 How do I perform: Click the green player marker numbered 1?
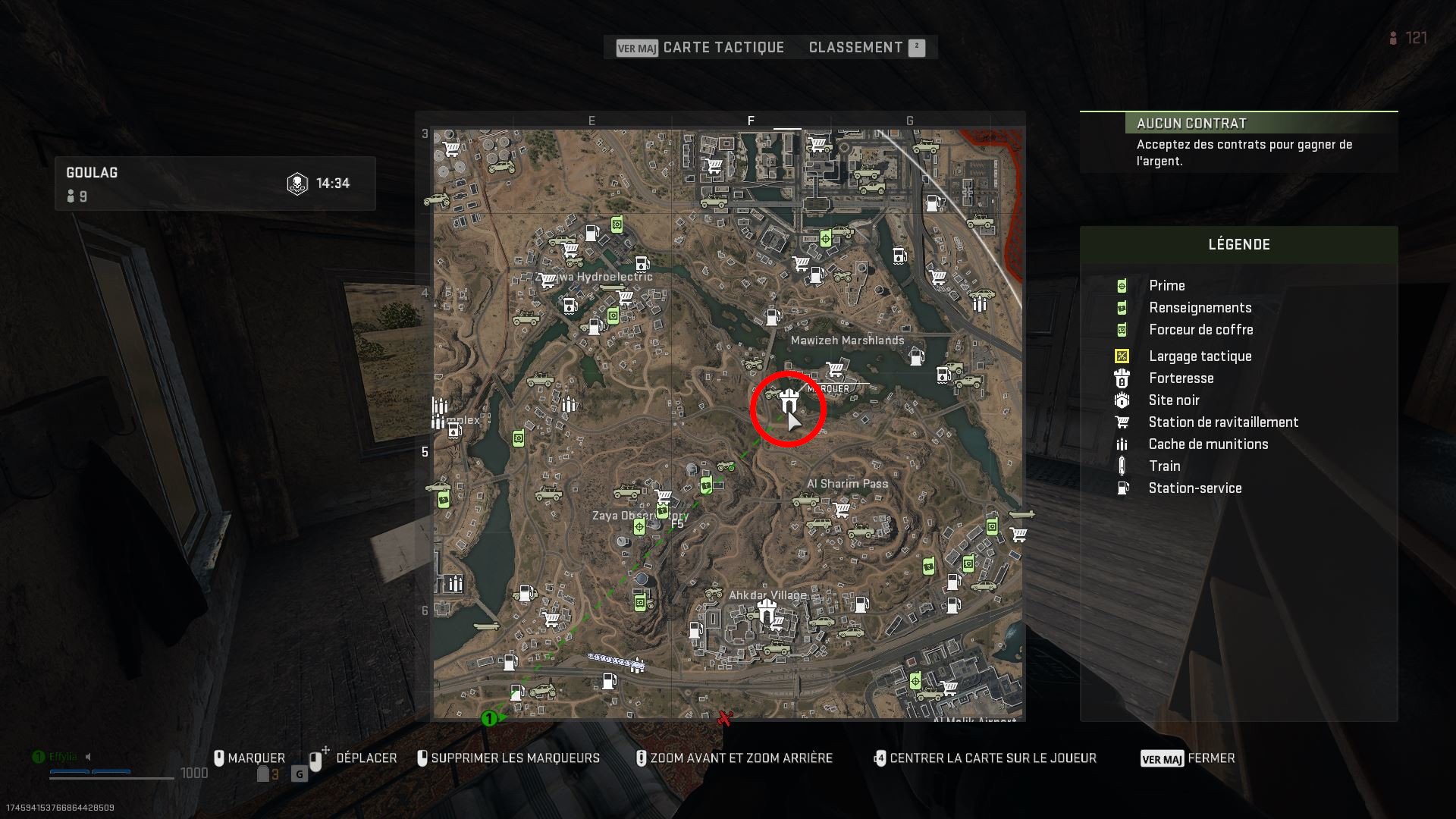488,719
